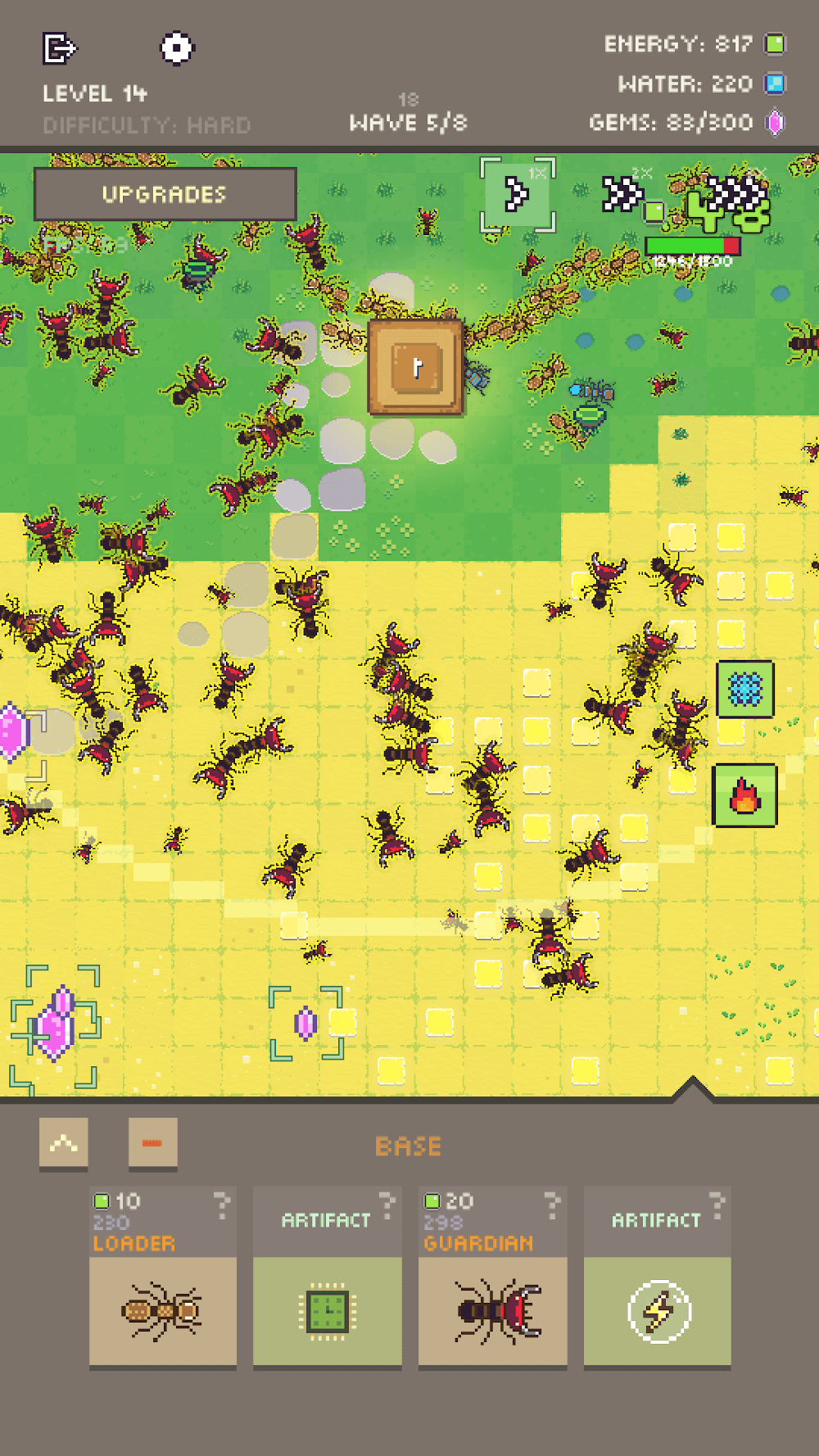Set game speed to 1x
Screen dimensions: 819x1456
pyautogui.click(x=517, y=195)
